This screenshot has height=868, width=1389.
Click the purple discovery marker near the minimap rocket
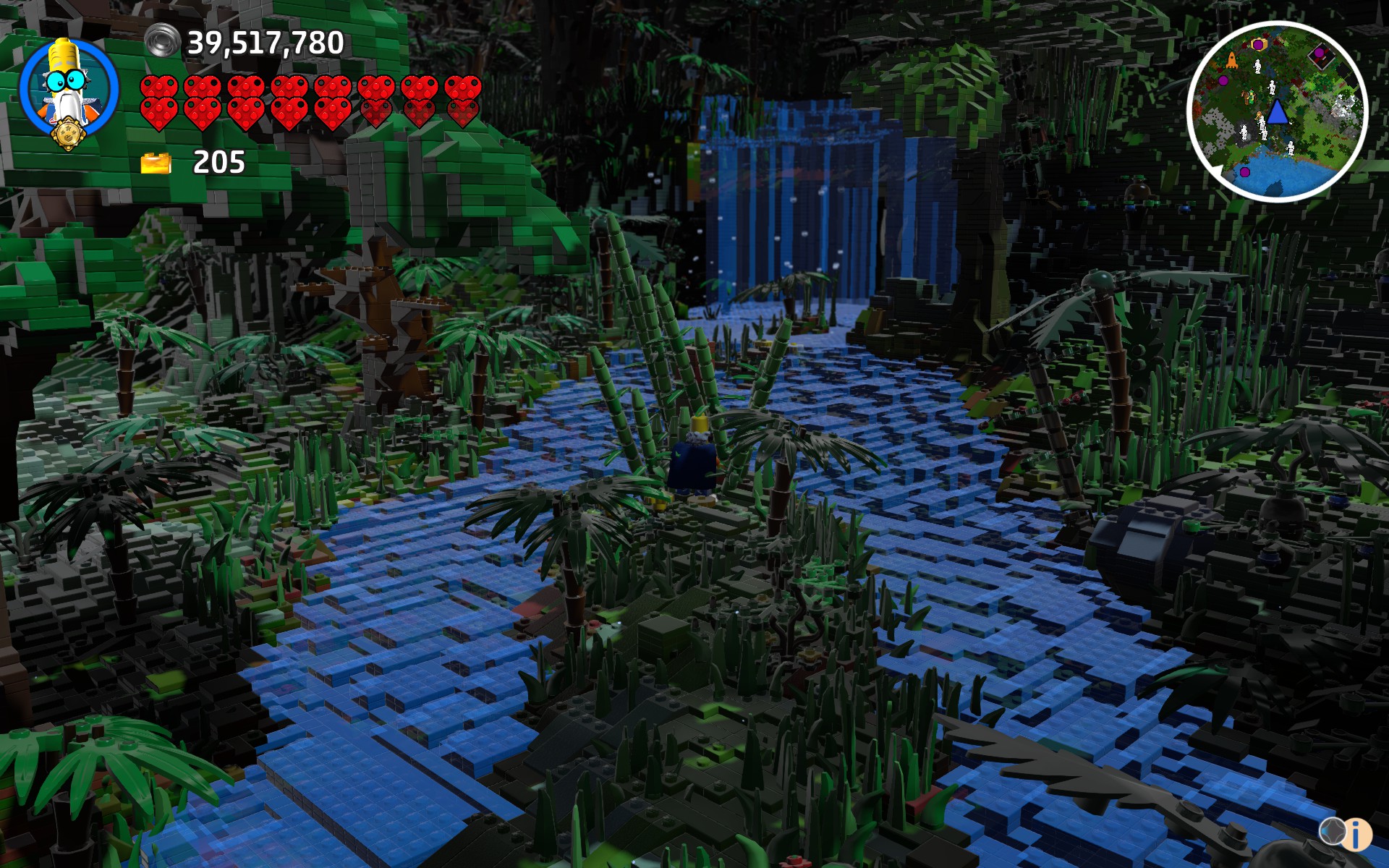pos(1223,80)
